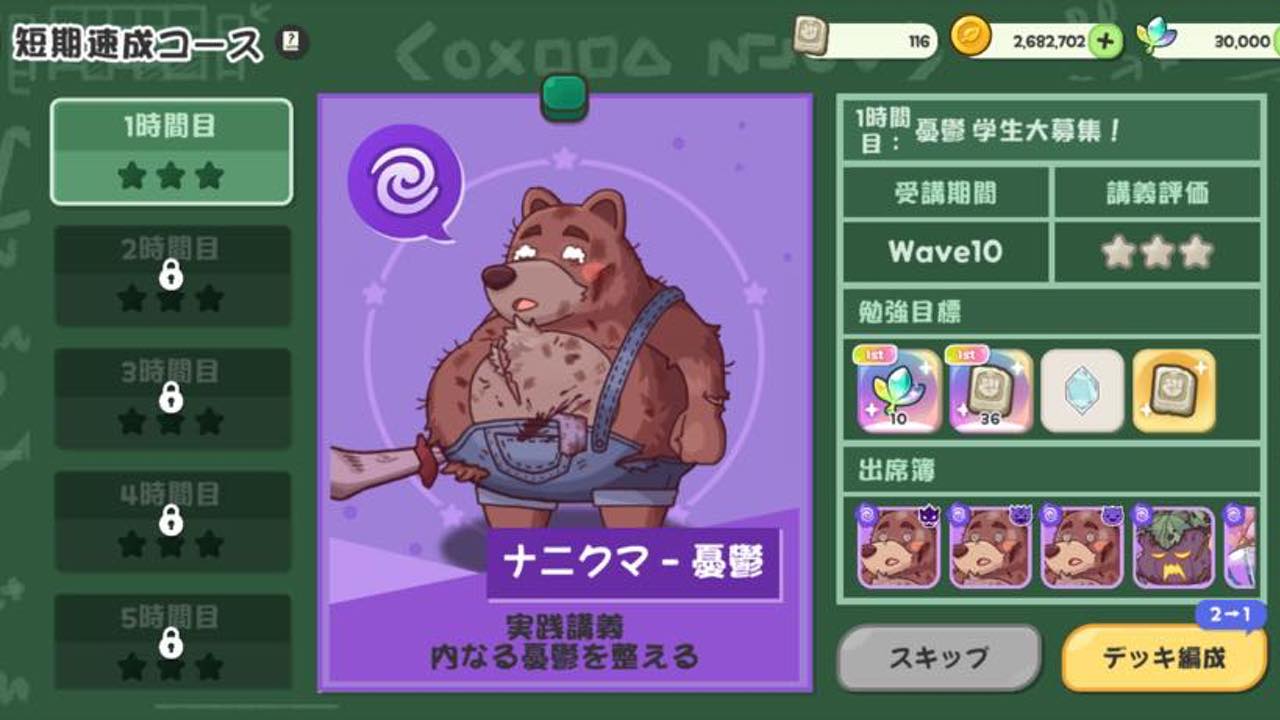This screenshot has width=1280, height=720.
Task: Select the pumpkin monster in attendance list
Action: pos(1173,547)
